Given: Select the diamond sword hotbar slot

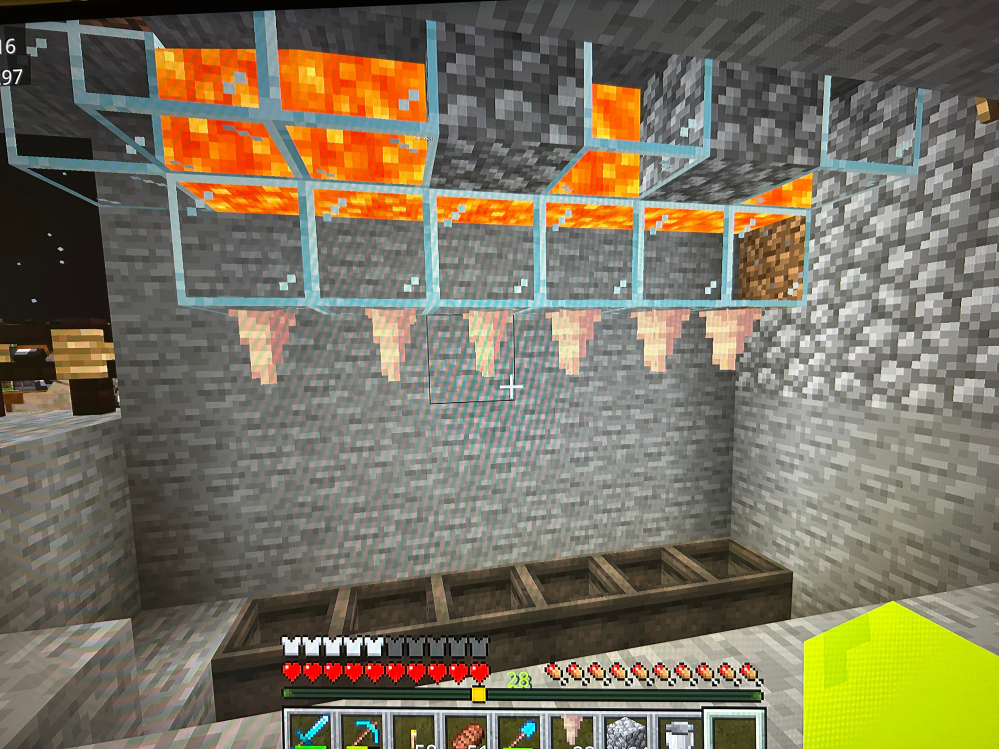Looking at the screenshot, I should point(310,731).
